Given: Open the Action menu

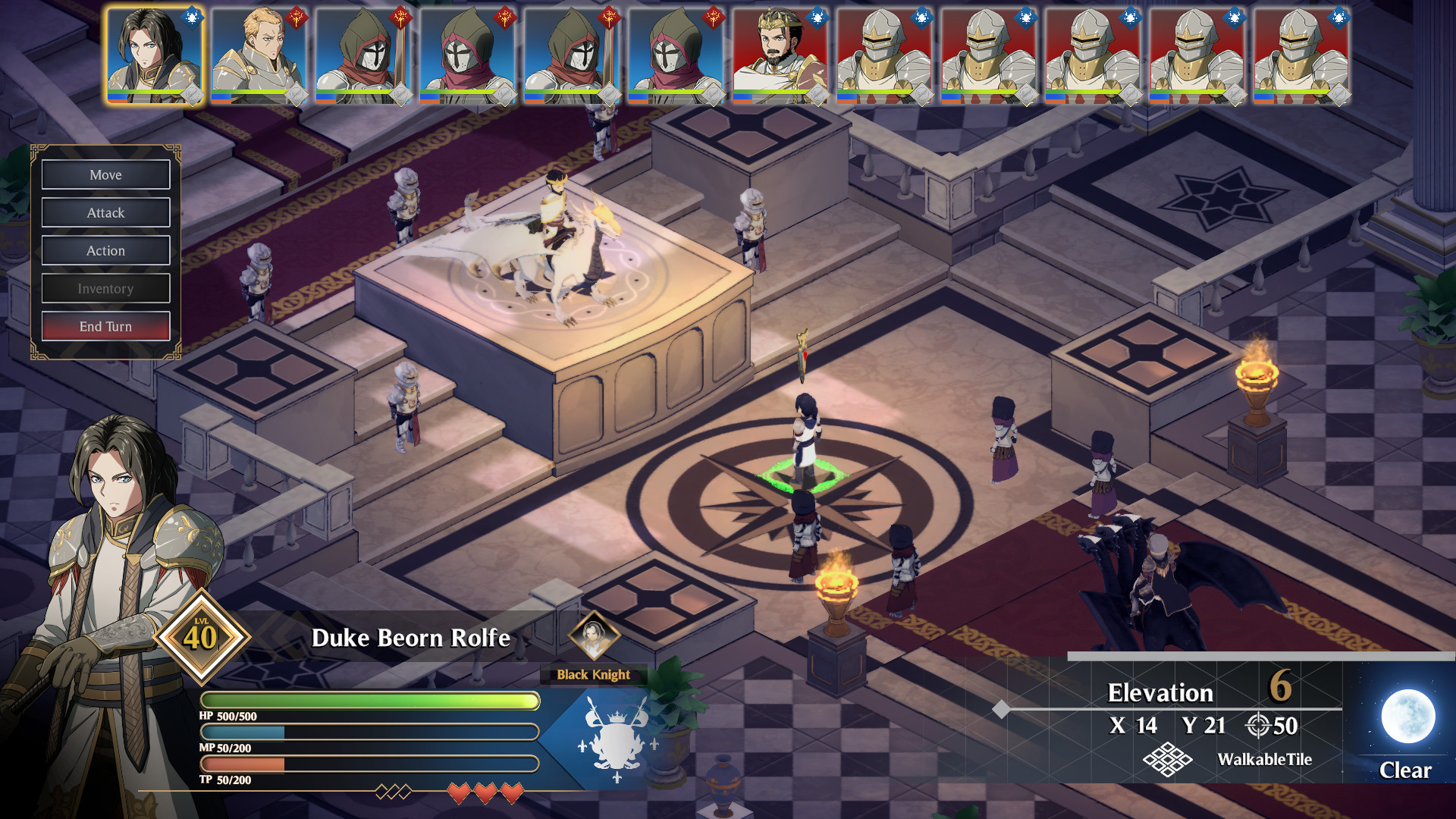Looking at the screenshot, I should (105, 251).
